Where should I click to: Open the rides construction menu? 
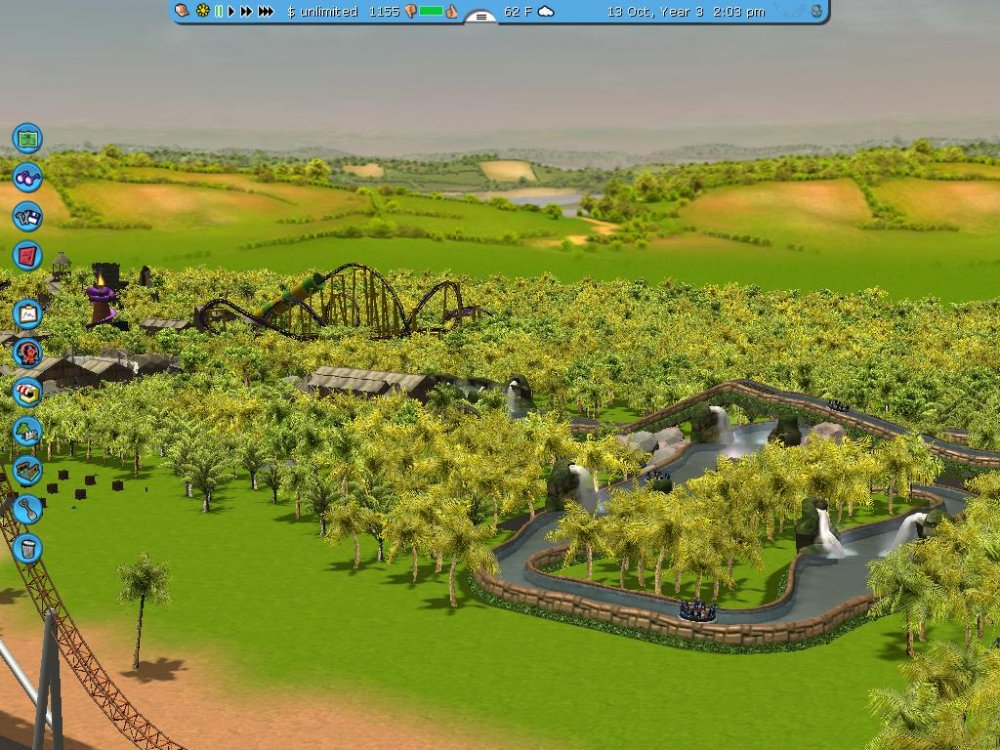[x=27, y=353]
